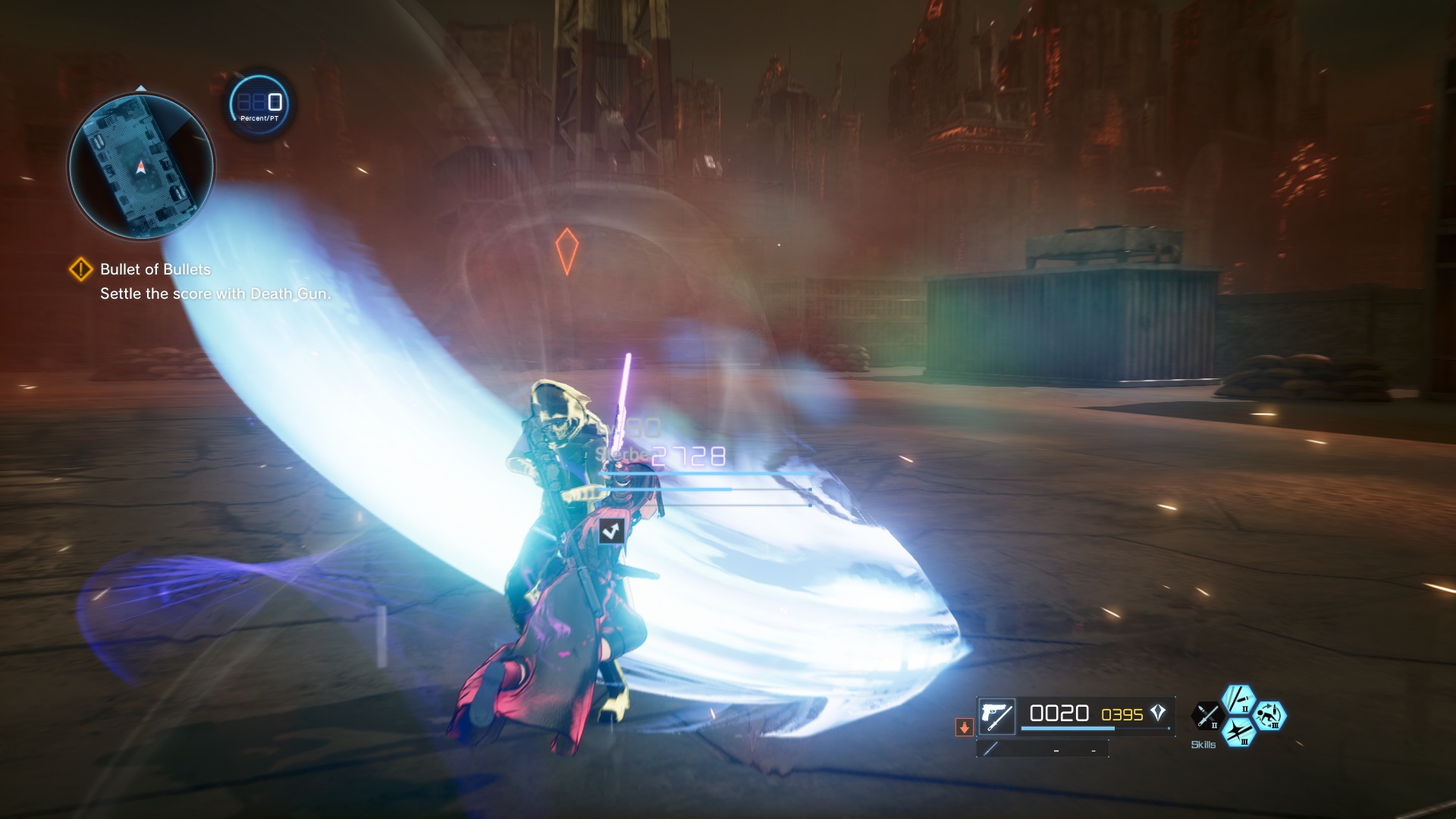This screenshot has height=819, width=1456.
Task: Click the yellow diamond quest marker icon
Action: click(81, 268)
